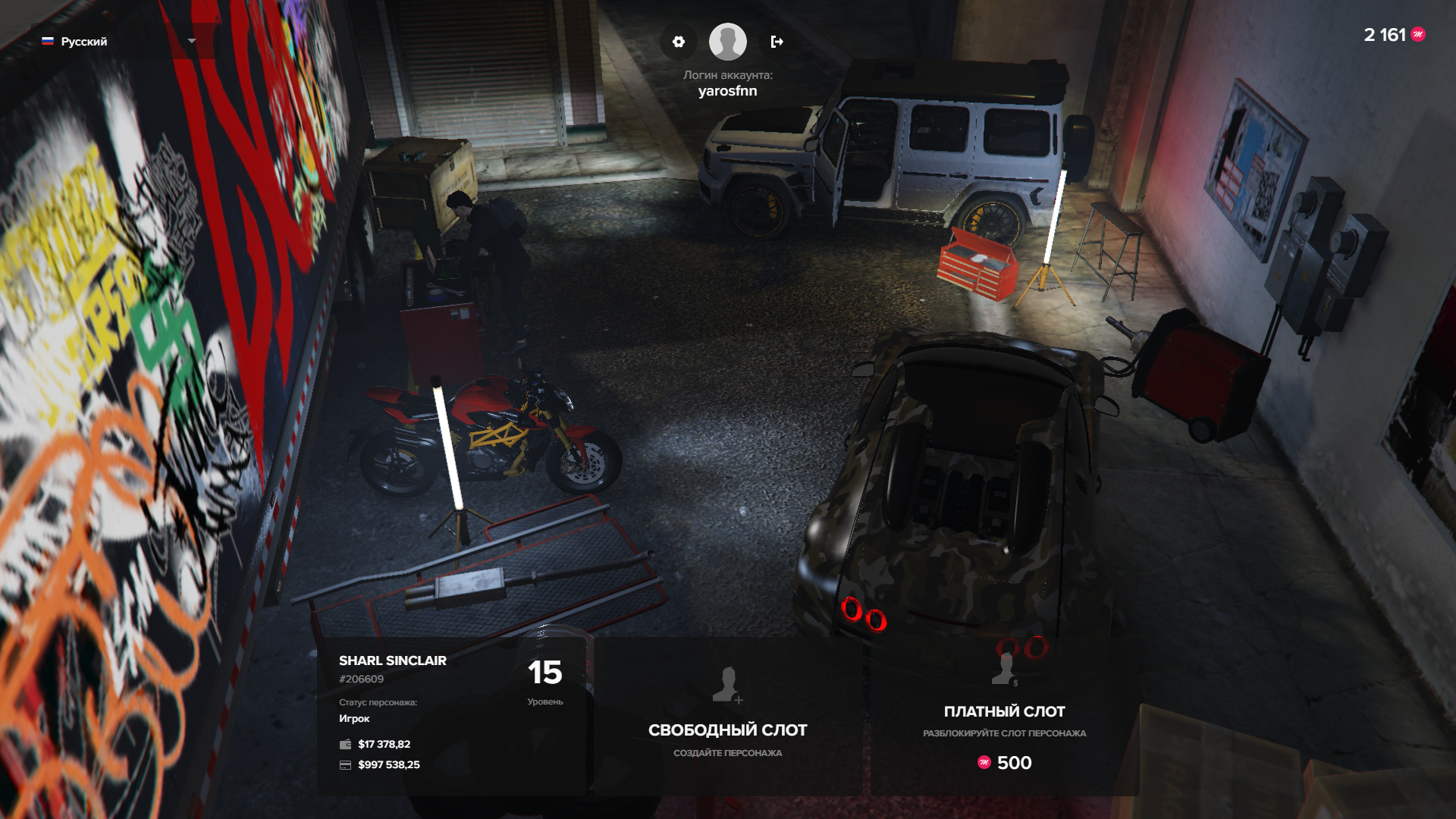
Task: Open settings via the gear icon
Action: (x=679, y=42)
